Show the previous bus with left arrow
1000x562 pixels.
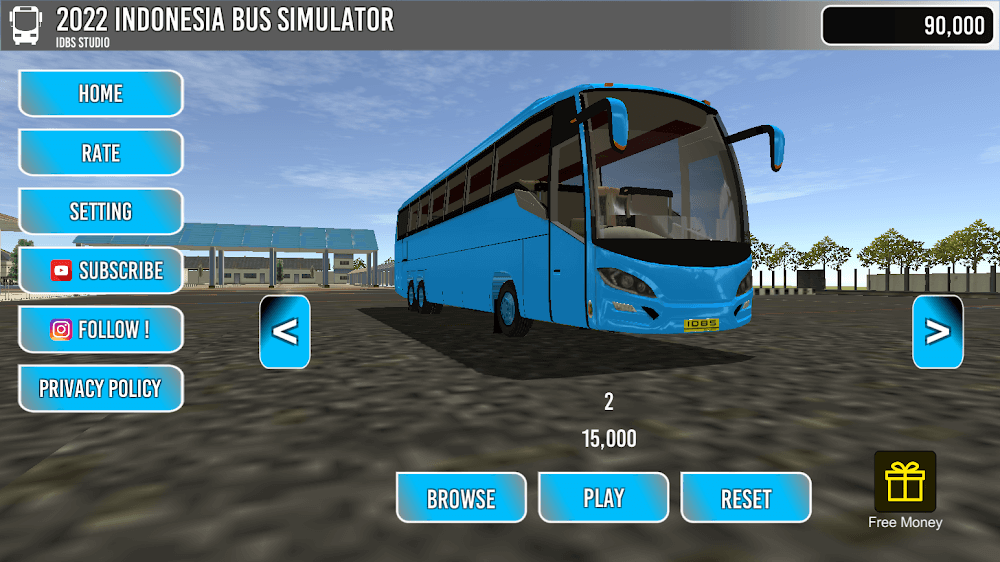pos(285,332)
